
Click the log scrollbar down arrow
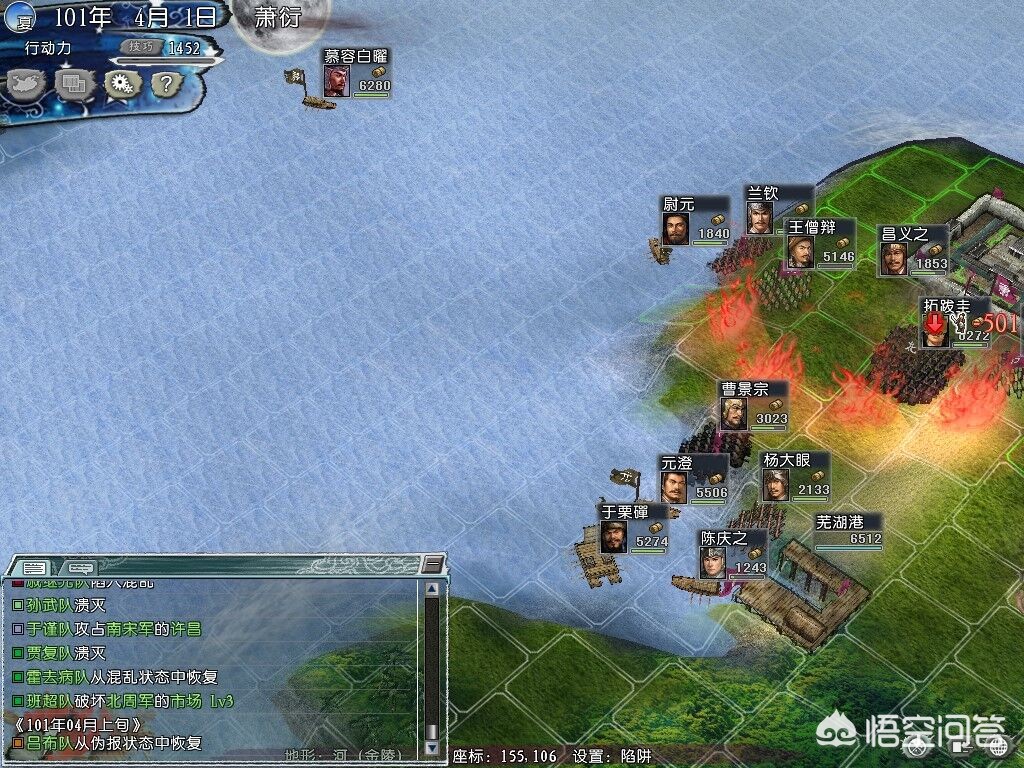(432, 747)
